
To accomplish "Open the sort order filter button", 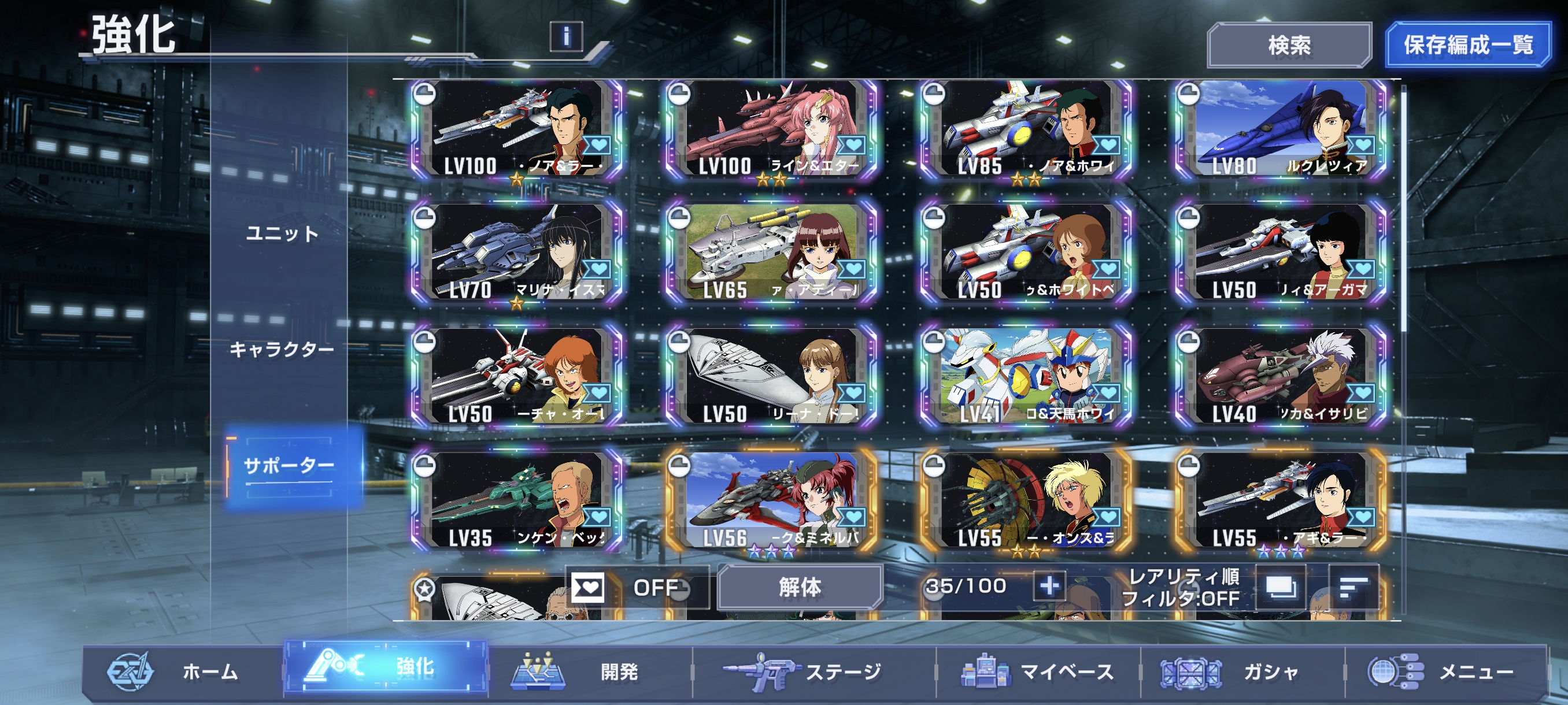I will pyautogui.click(x=1353, y=588).
